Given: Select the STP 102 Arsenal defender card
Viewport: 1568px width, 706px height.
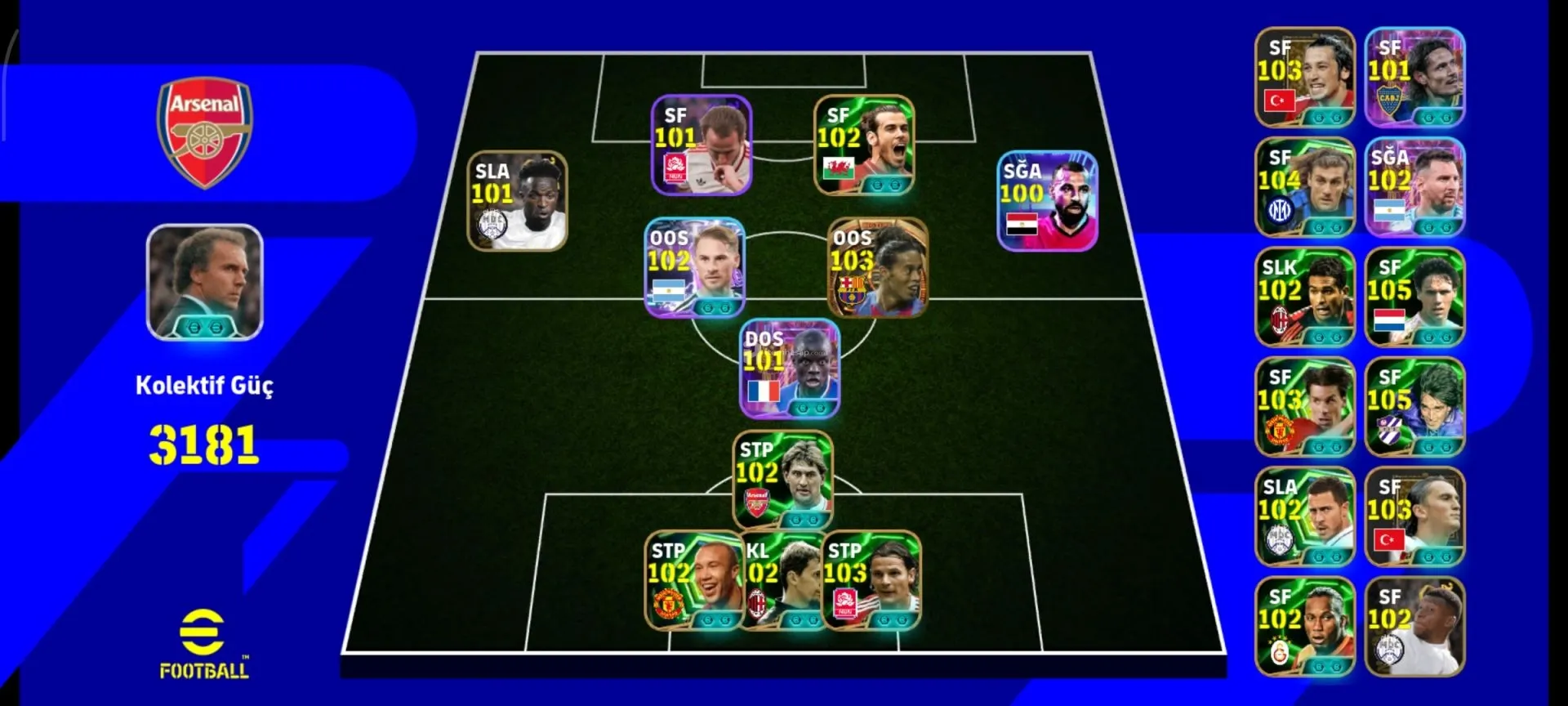Looking at the screenshot, I should (x=782, y=480).
